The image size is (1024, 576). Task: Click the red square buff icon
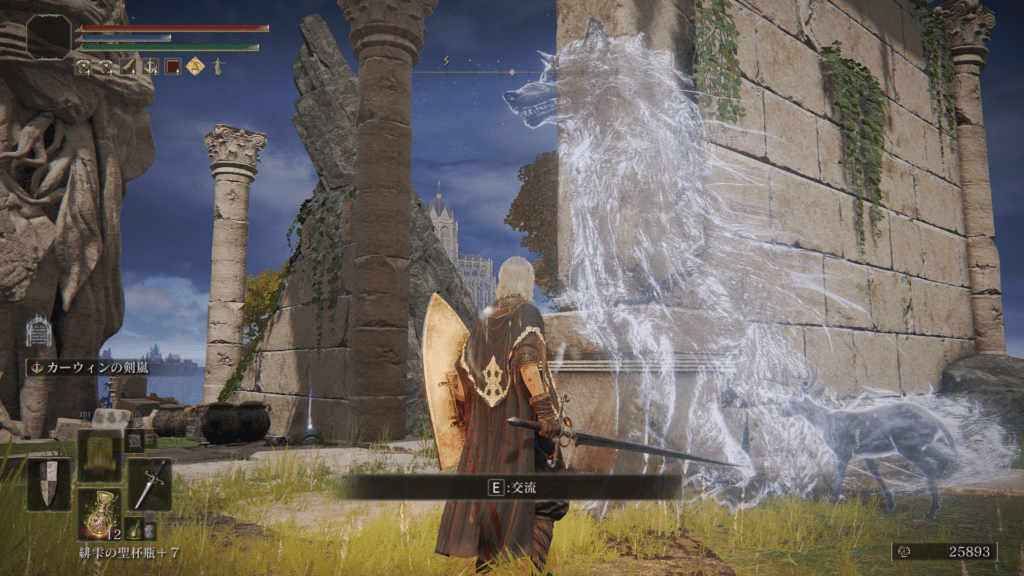pos(172,67)
